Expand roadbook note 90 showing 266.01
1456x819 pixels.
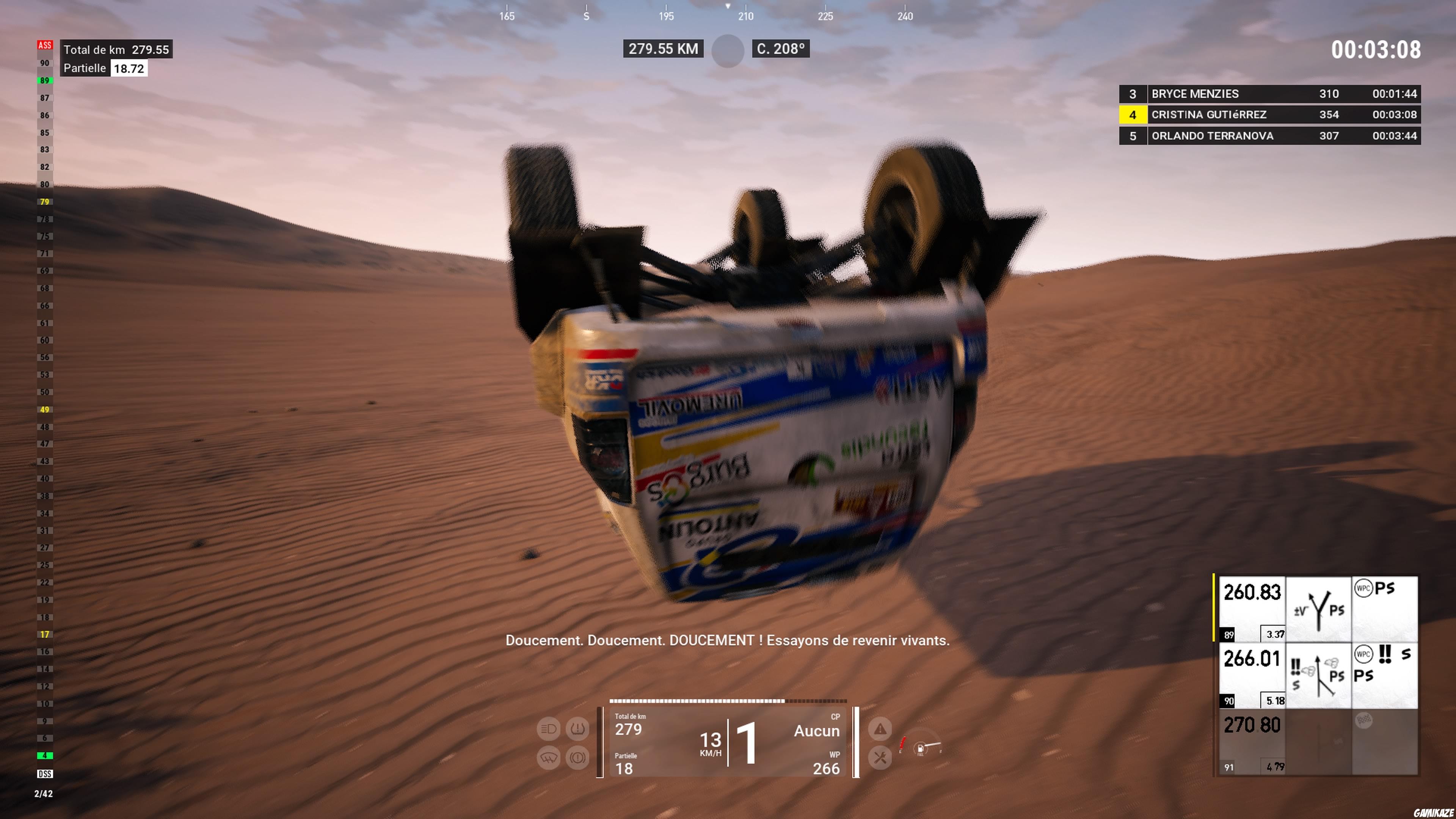1252,659
